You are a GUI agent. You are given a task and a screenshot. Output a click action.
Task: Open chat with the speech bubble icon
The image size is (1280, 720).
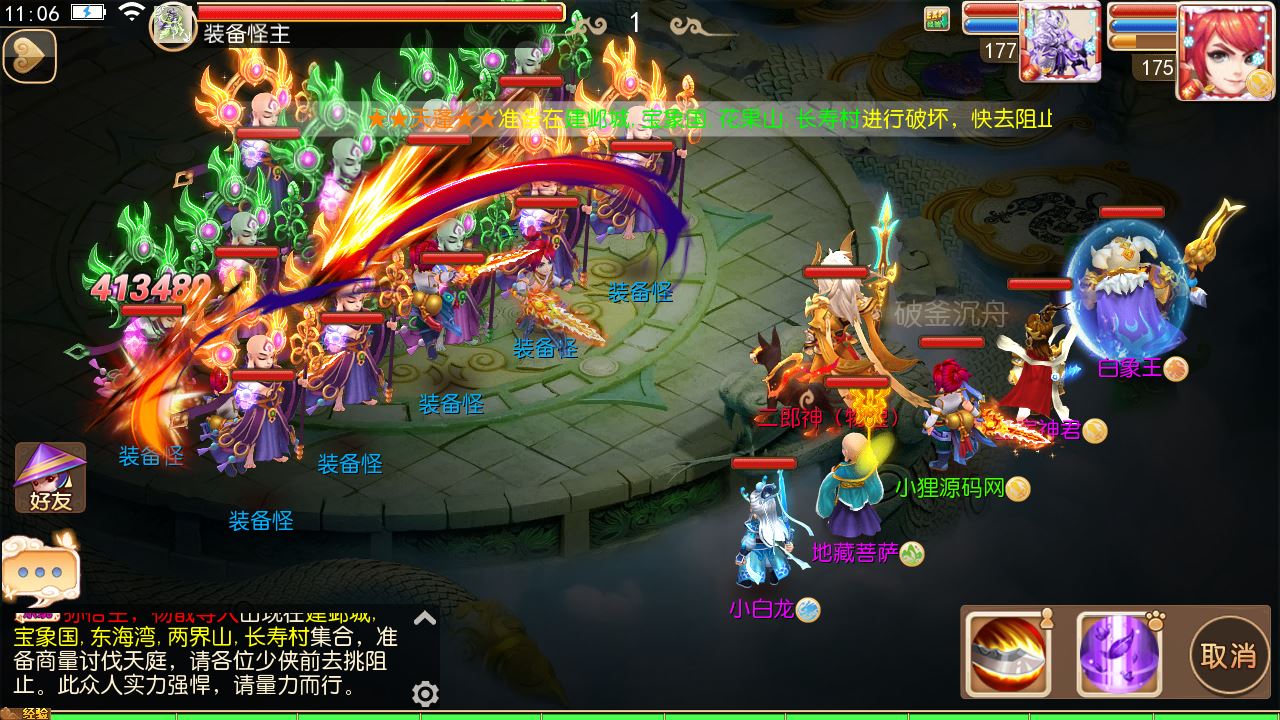point(42,570)
